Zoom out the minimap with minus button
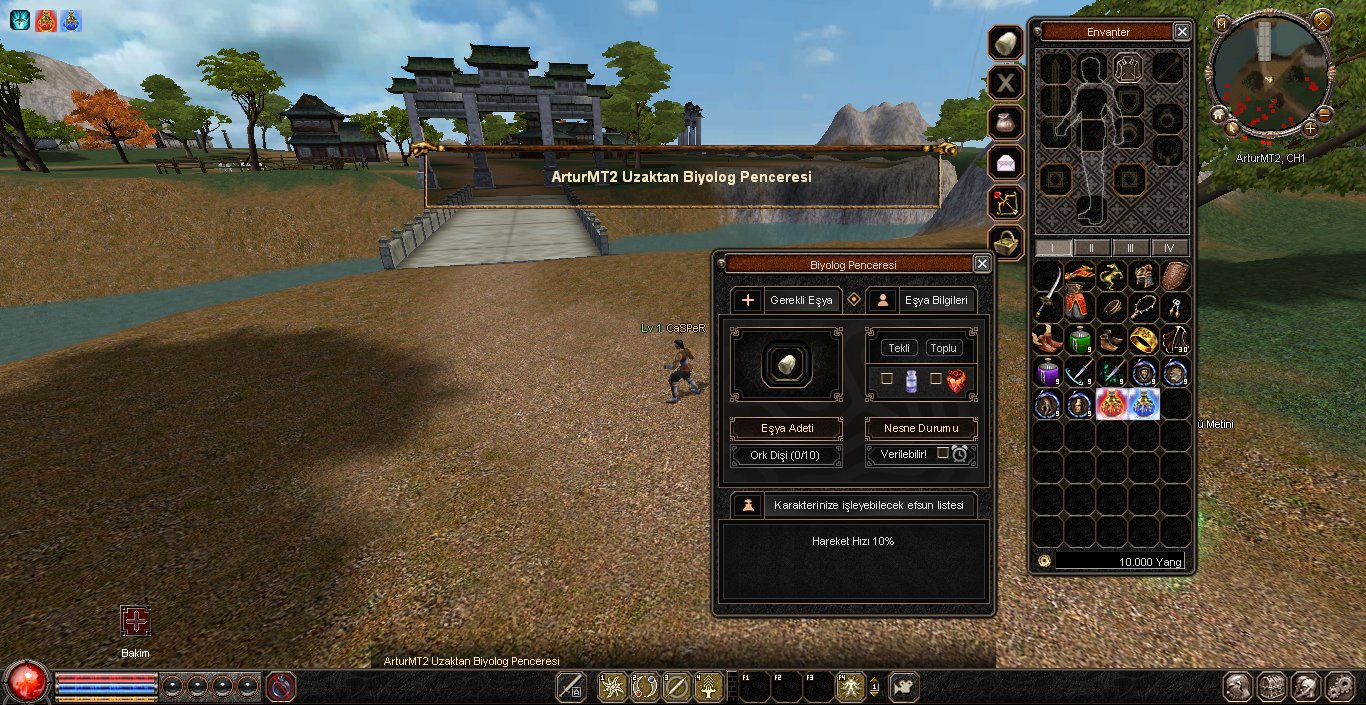The height and width of the screenshot is (705, 1366). tap(1325, 114)
